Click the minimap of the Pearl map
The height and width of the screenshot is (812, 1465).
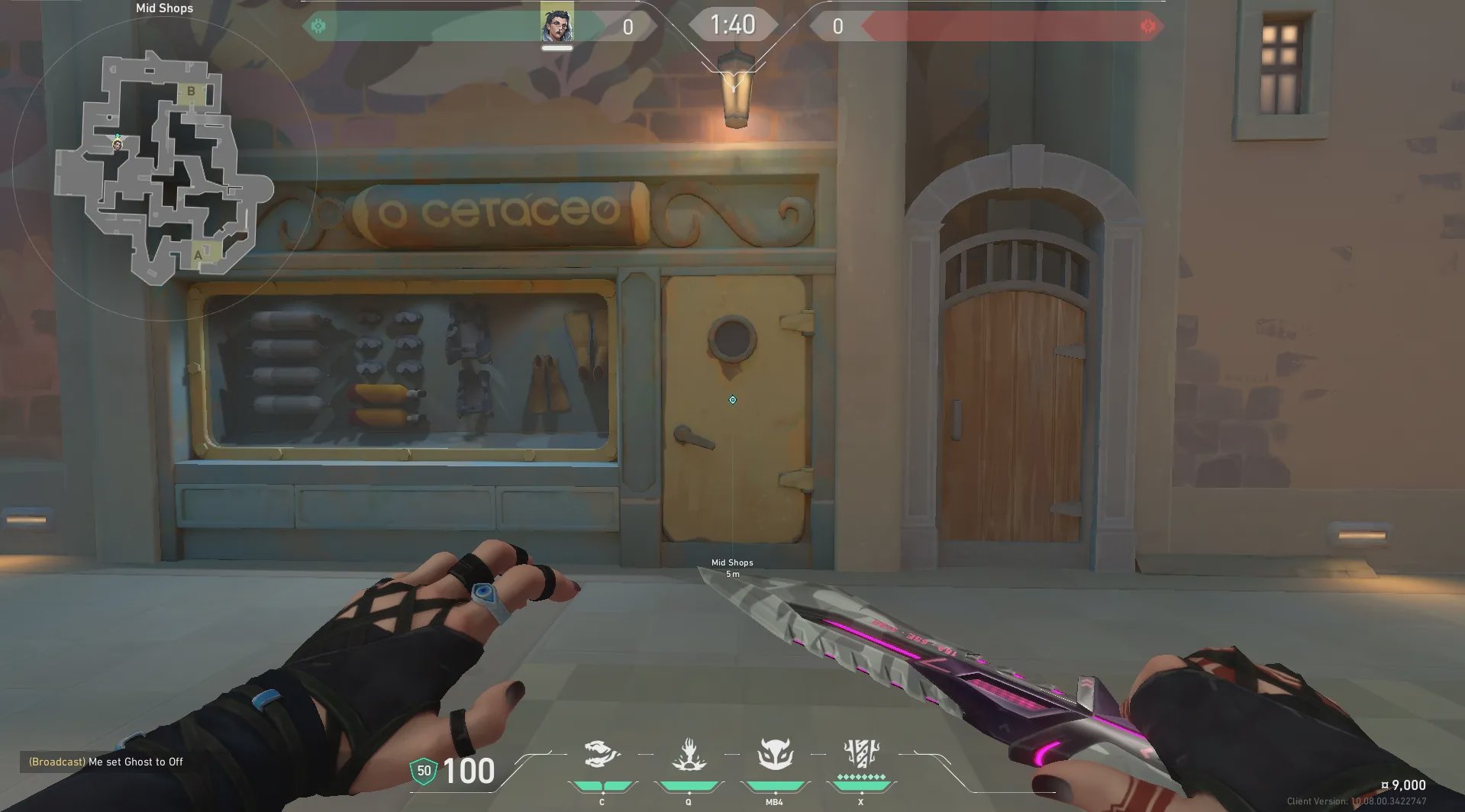pos(164,168)
